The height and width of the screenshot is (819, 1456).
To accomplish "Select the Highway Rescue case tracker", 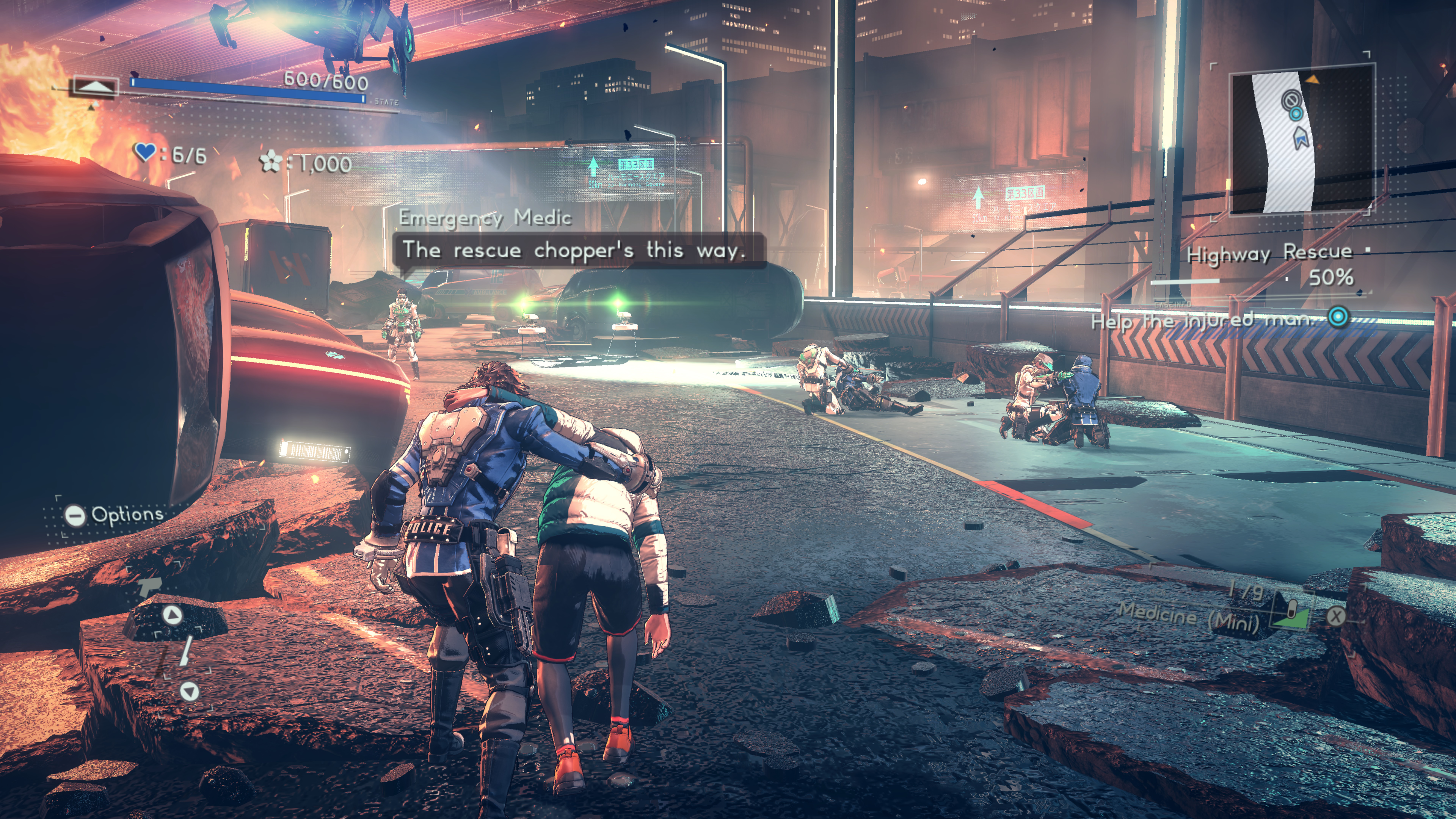I will coord(1269,253).
